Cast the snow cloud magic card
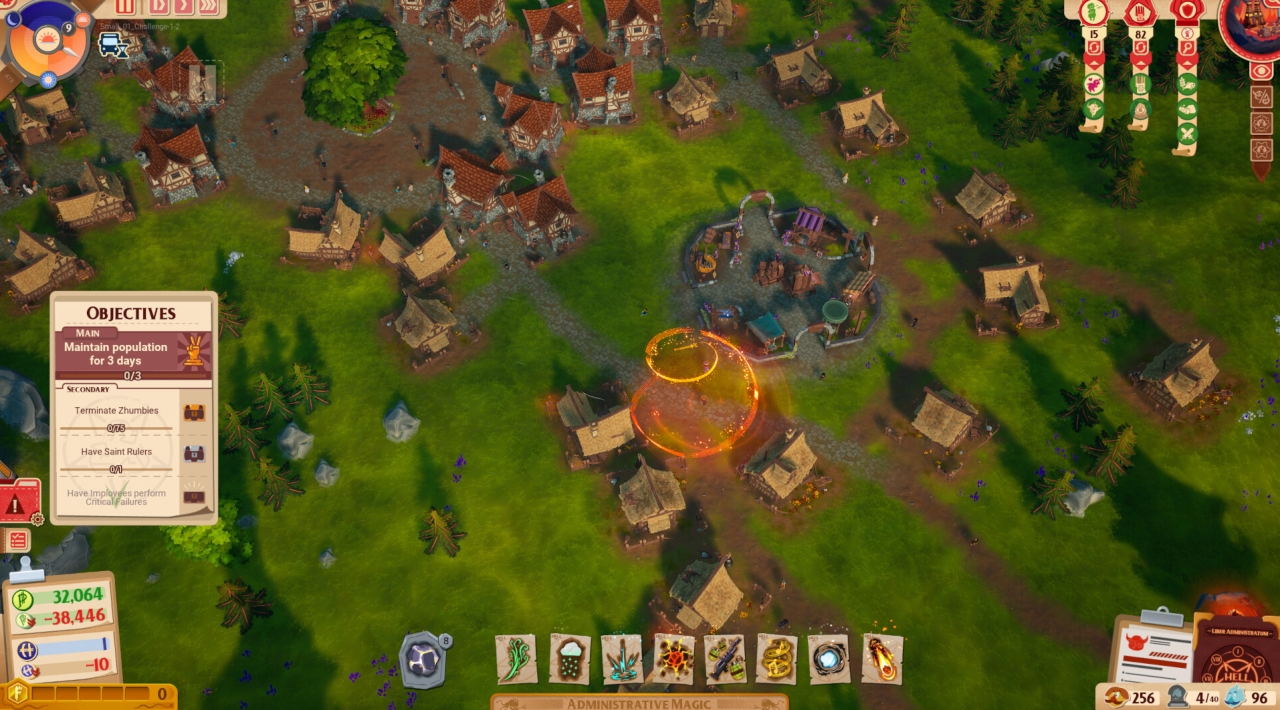The height and width of the screenshot is (710, 1280). [569, 659]
